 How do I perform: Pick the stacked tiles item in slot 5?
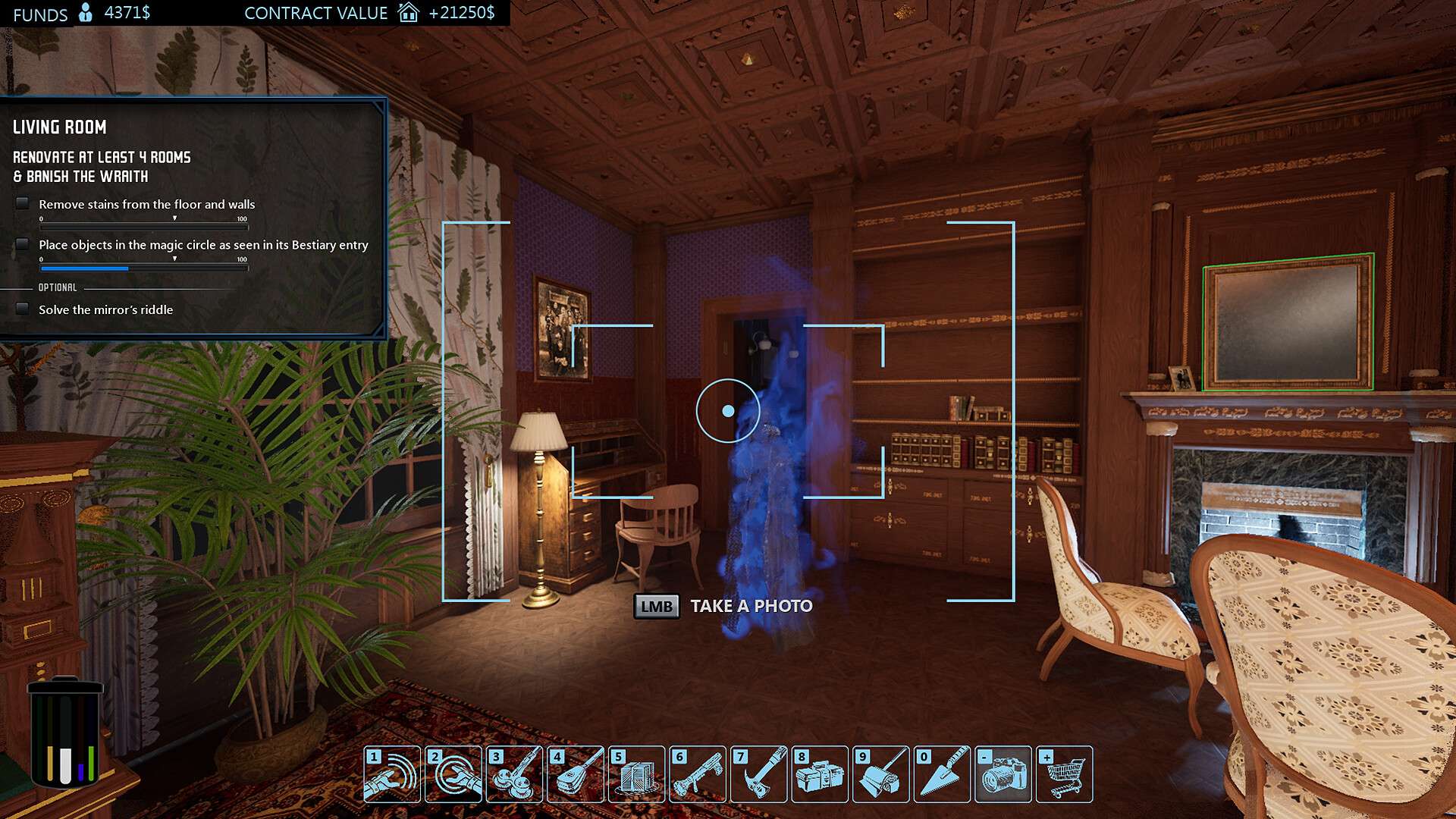(636, 774)
